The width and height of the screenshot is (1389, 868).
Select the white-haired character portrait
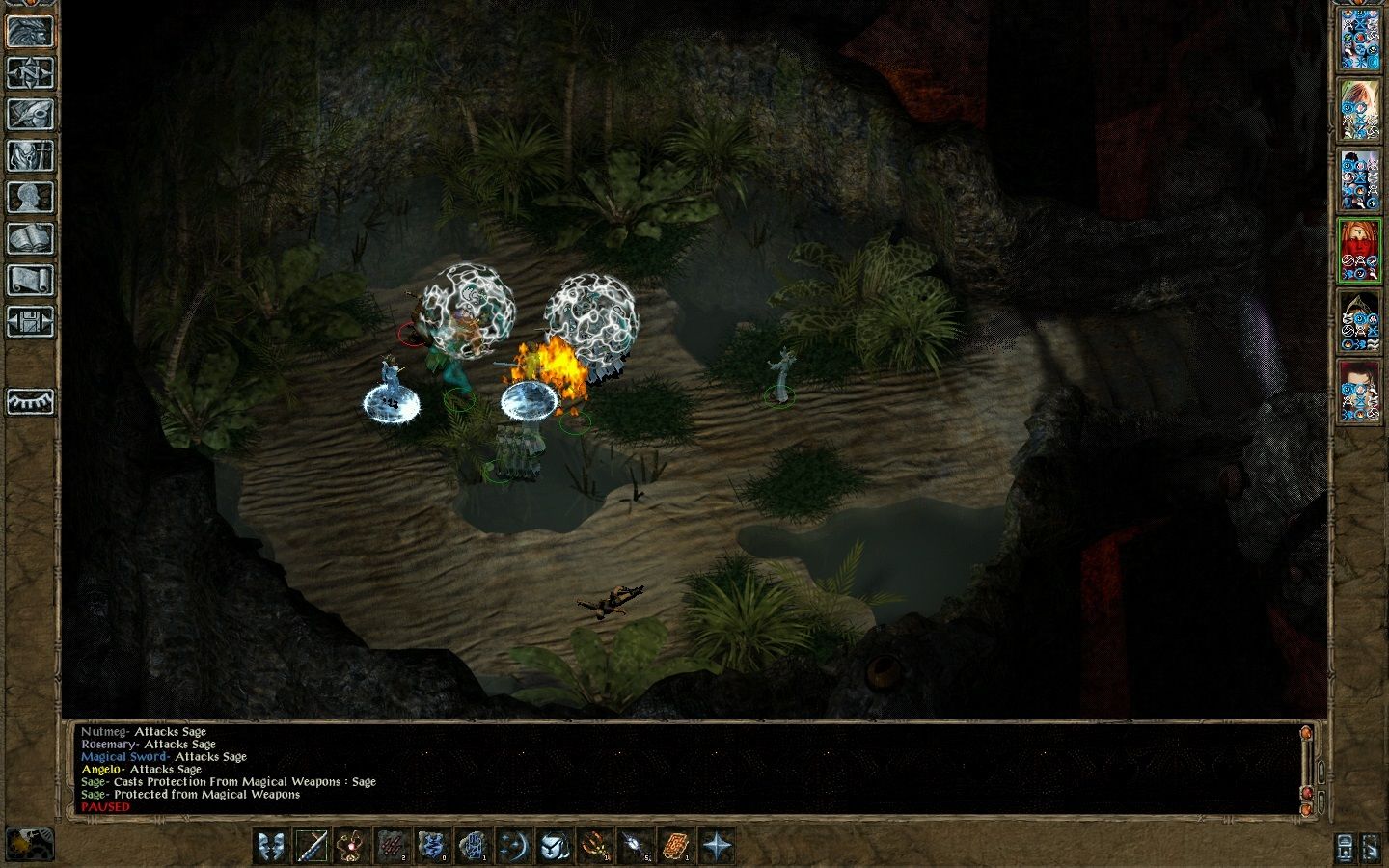point(1359,109)
